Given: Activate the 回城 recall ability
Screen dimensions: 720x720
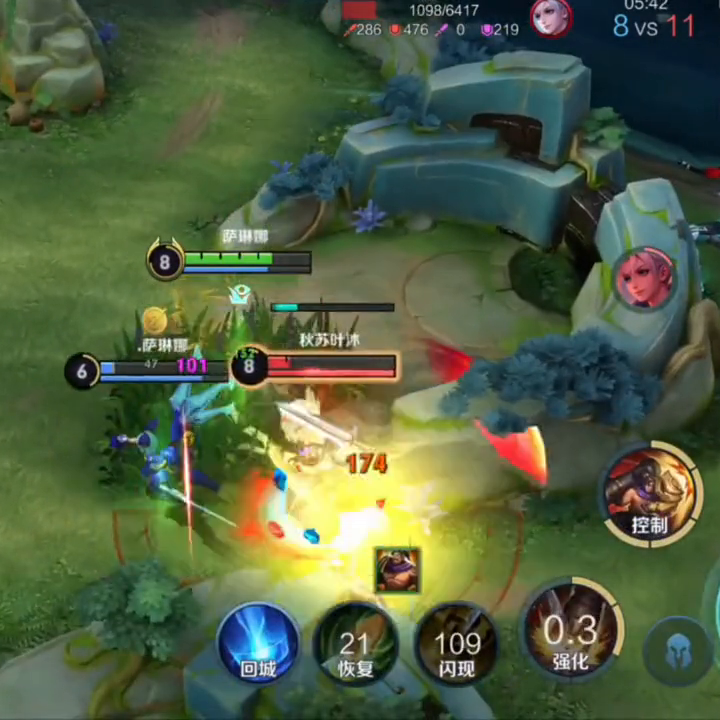Looking at the screenshot, I should (x=258, y=643).
